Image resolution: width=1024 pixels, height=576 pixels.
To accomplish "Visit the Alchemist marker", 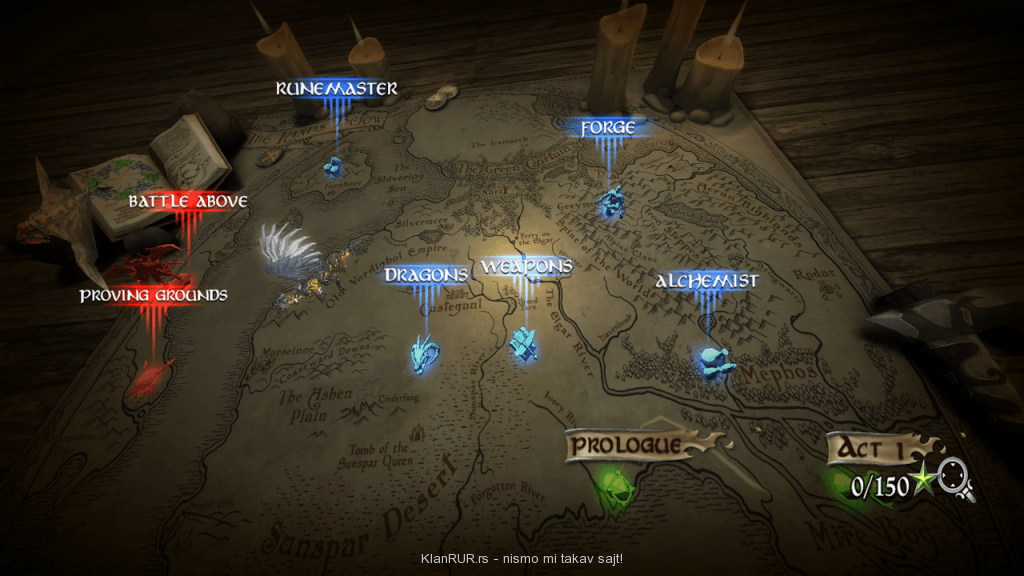I will pyautogui.click(x=706, y=281).
